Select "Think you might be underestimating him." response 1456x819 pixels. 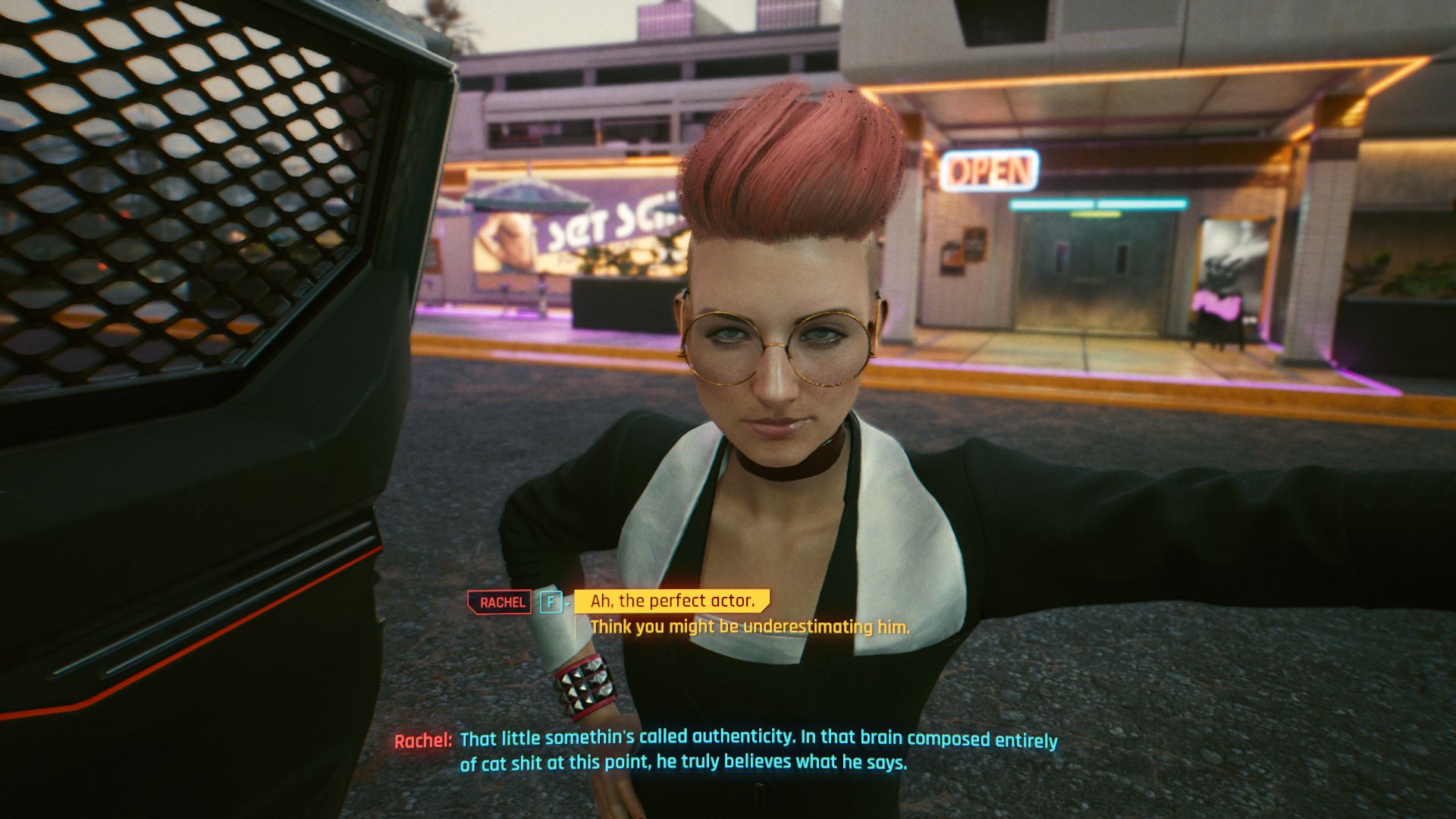(x=749, y=627)
